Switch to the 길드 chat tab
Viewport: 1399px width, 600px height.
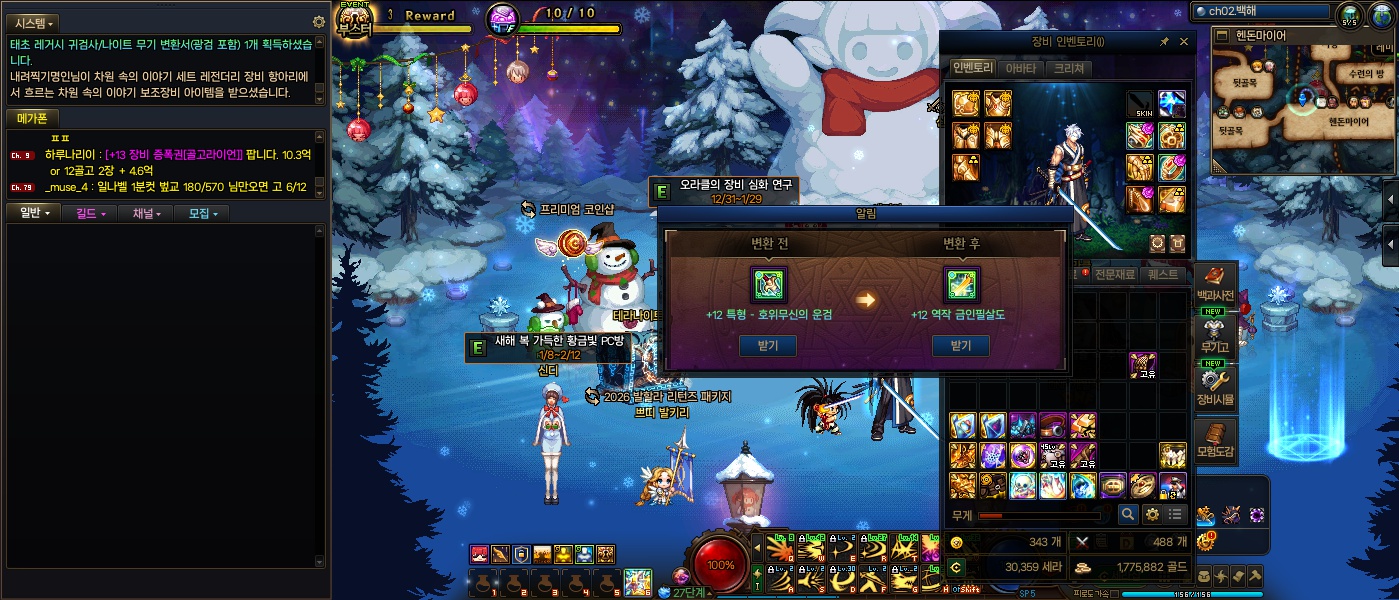[x=90, y=213]
